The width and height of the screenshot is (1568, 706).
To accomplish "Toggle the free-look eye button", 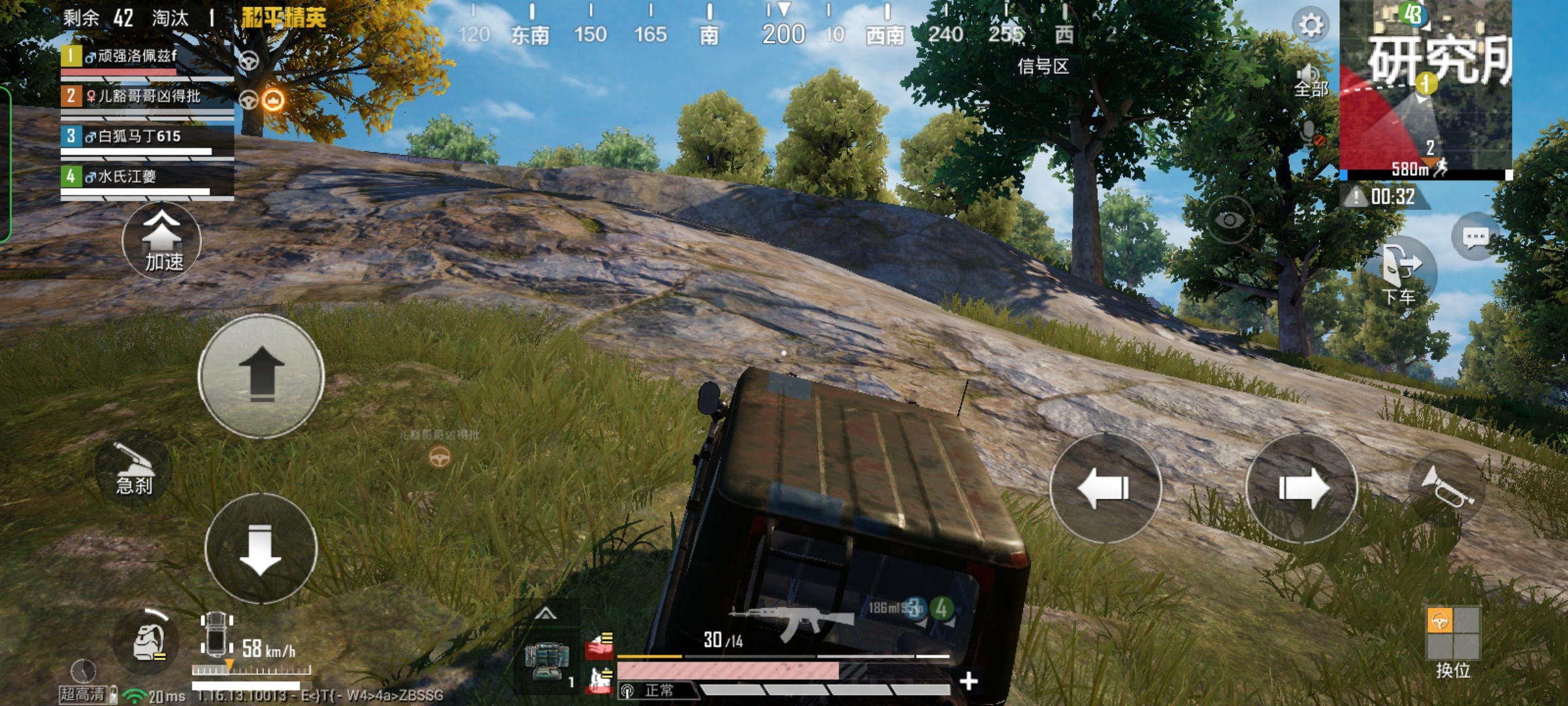I will [1229, 220].
